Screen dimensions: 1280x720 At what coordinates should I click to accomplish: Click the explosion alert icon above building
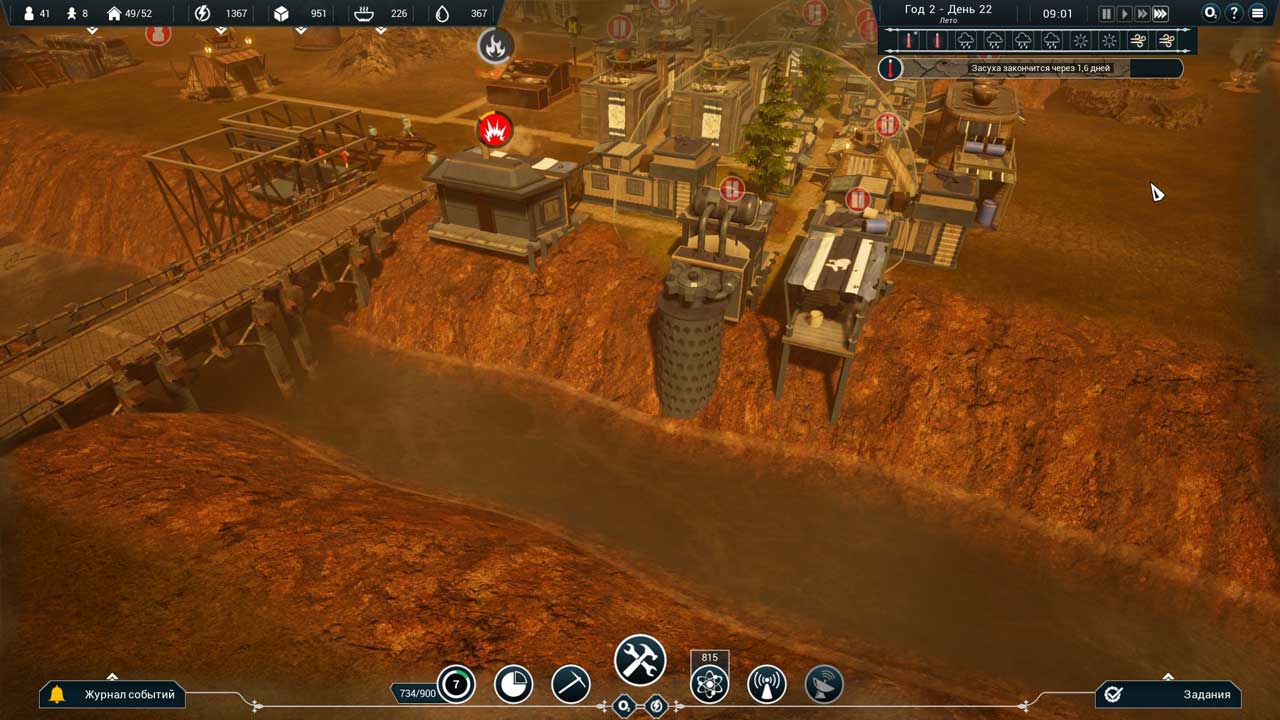(495, 130)
